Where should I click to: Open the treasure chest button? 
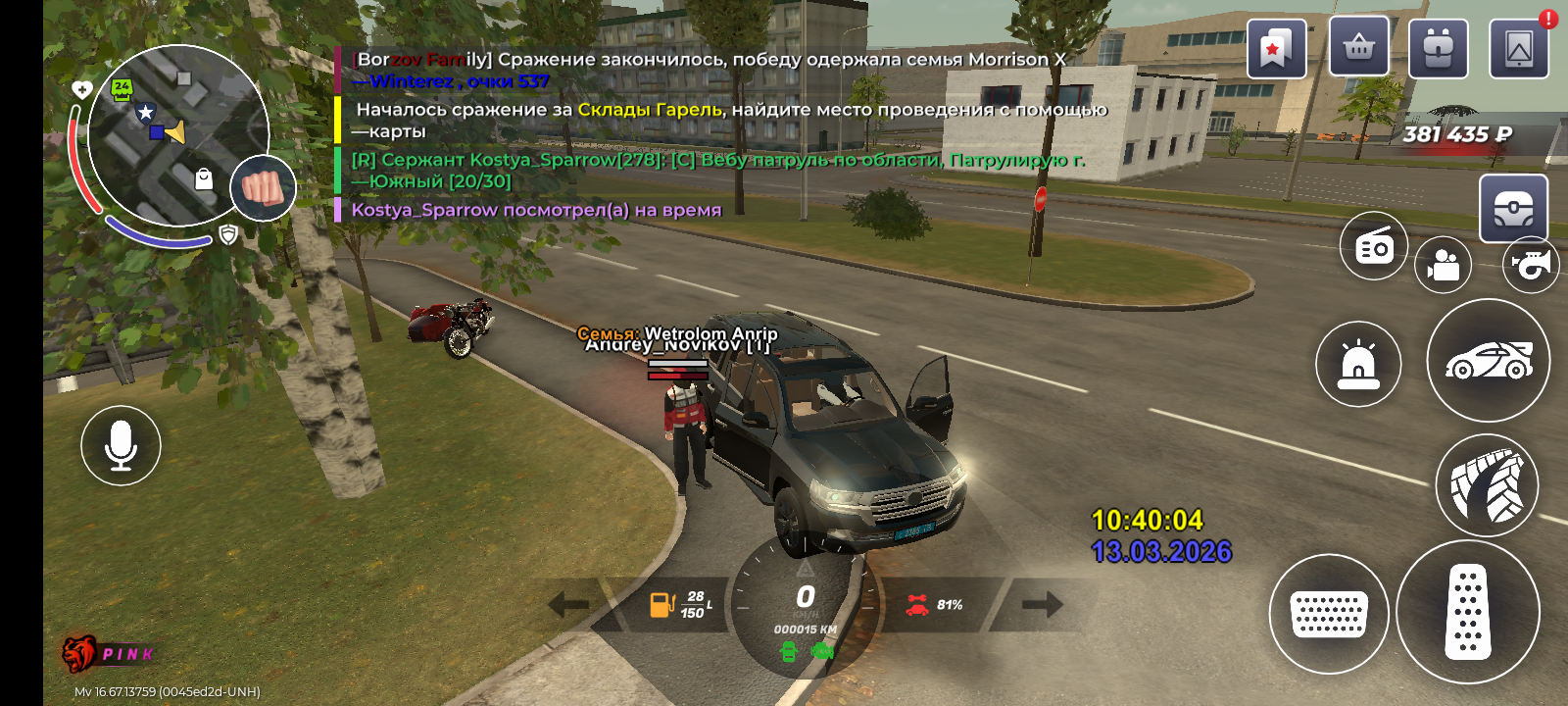point(1513,208)
